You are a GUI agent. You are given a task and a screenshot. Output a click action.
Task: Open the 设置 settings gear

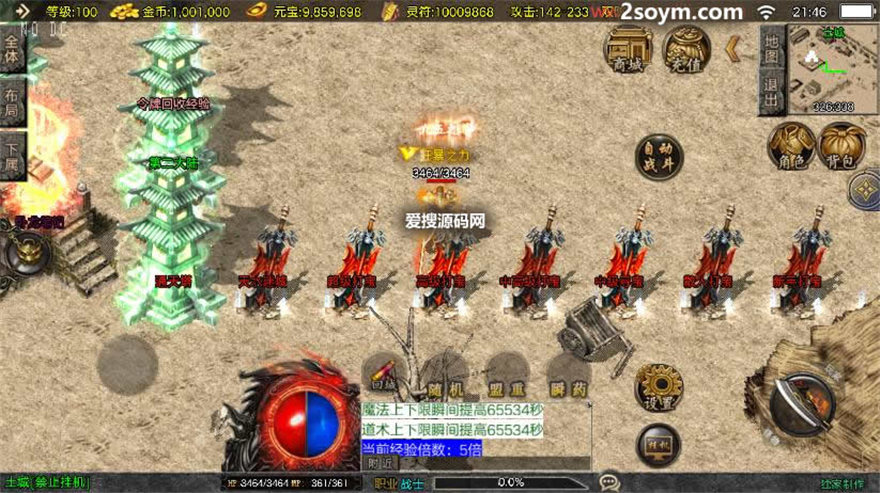659,387
